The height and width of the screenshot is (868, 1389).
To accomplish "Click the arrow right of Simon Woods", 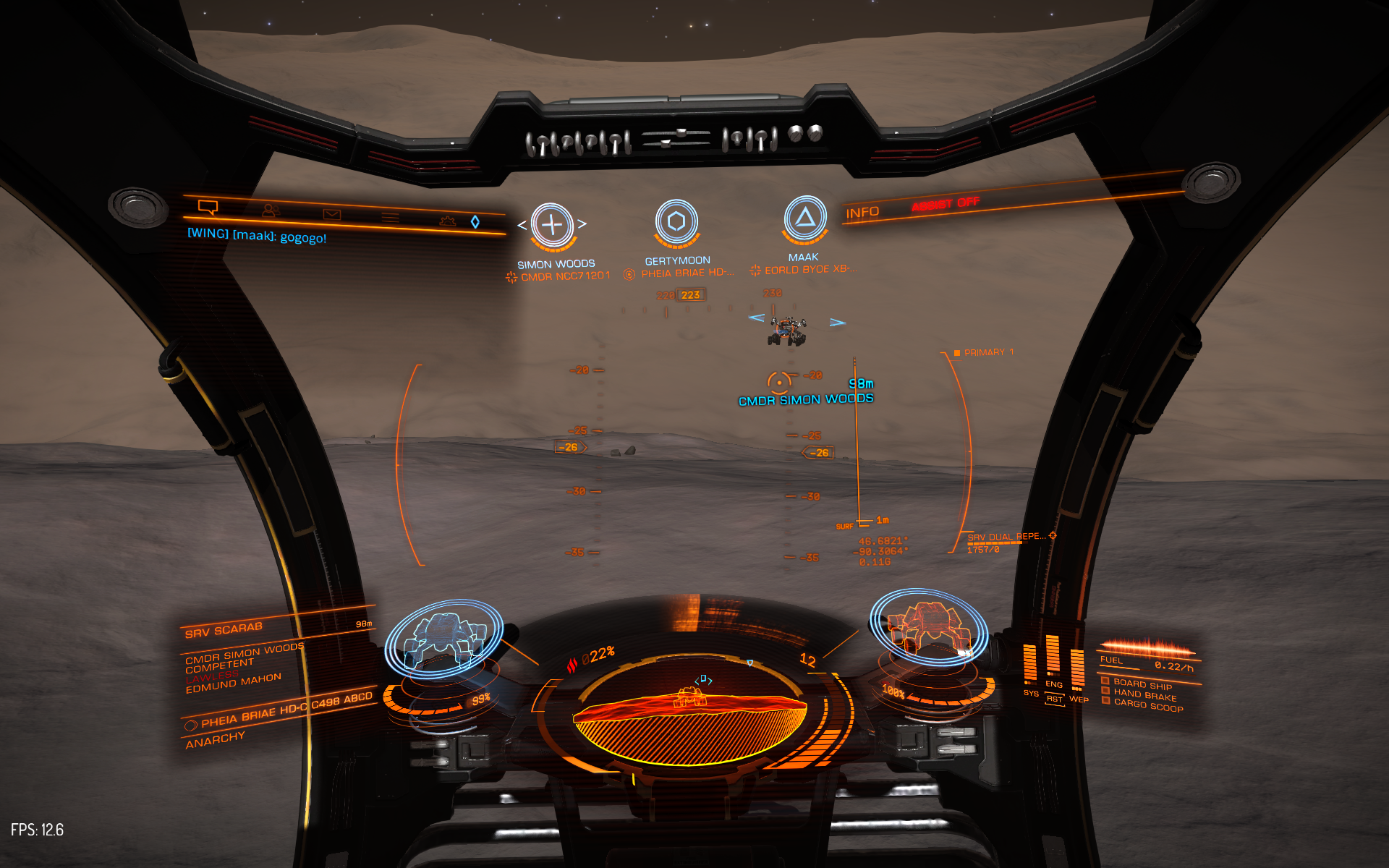I will click(x=582, y=224).
